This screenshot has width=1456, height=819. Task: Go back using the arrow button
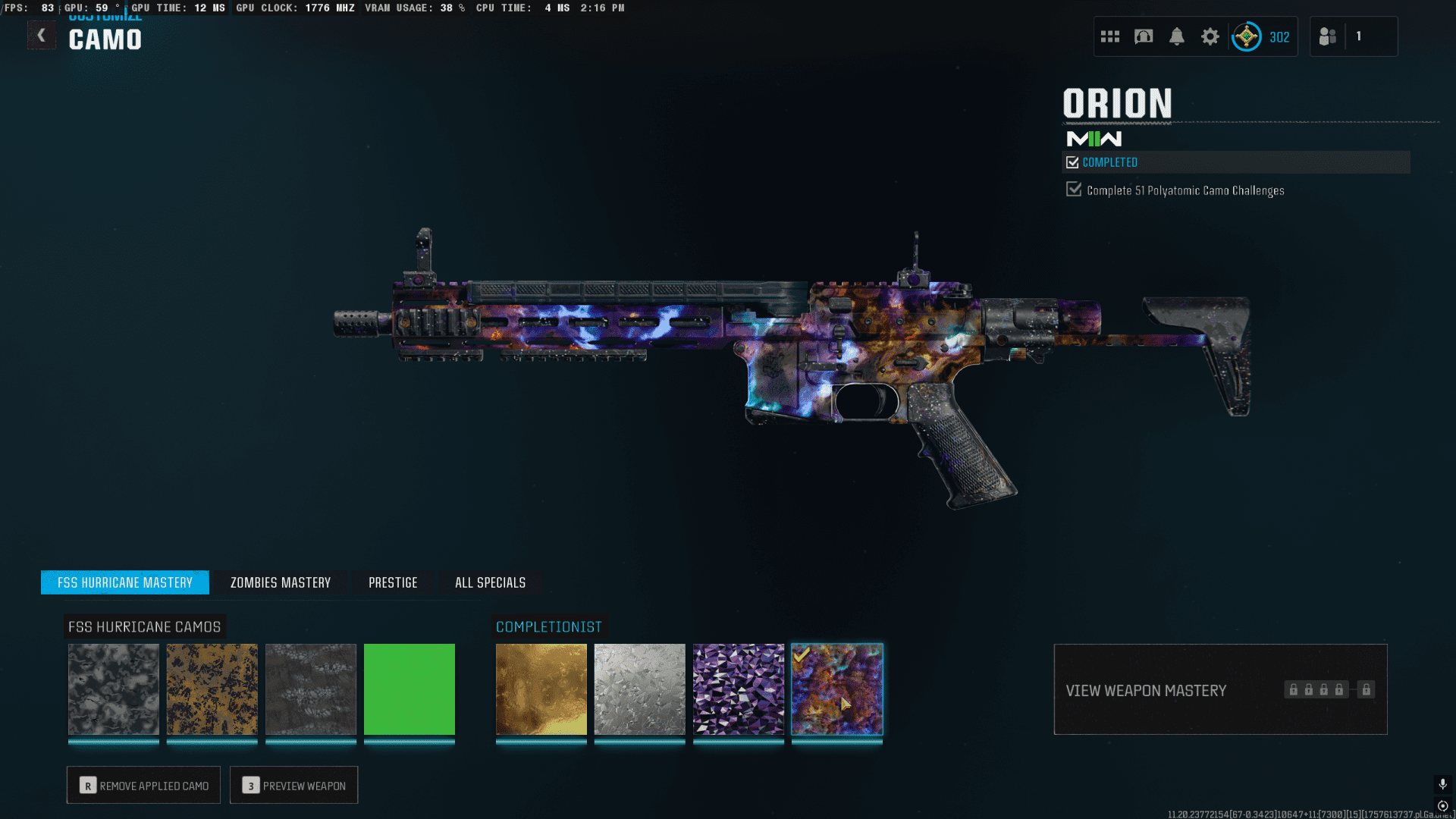click(x=42, y=36)
